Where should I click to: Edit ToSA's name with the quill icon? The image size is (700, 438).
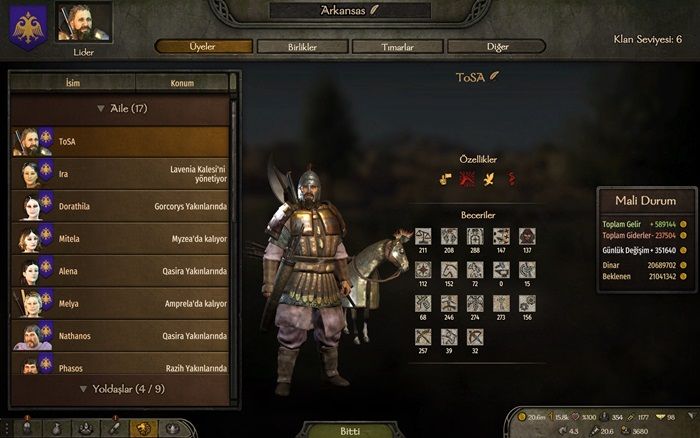click(494, 76)
